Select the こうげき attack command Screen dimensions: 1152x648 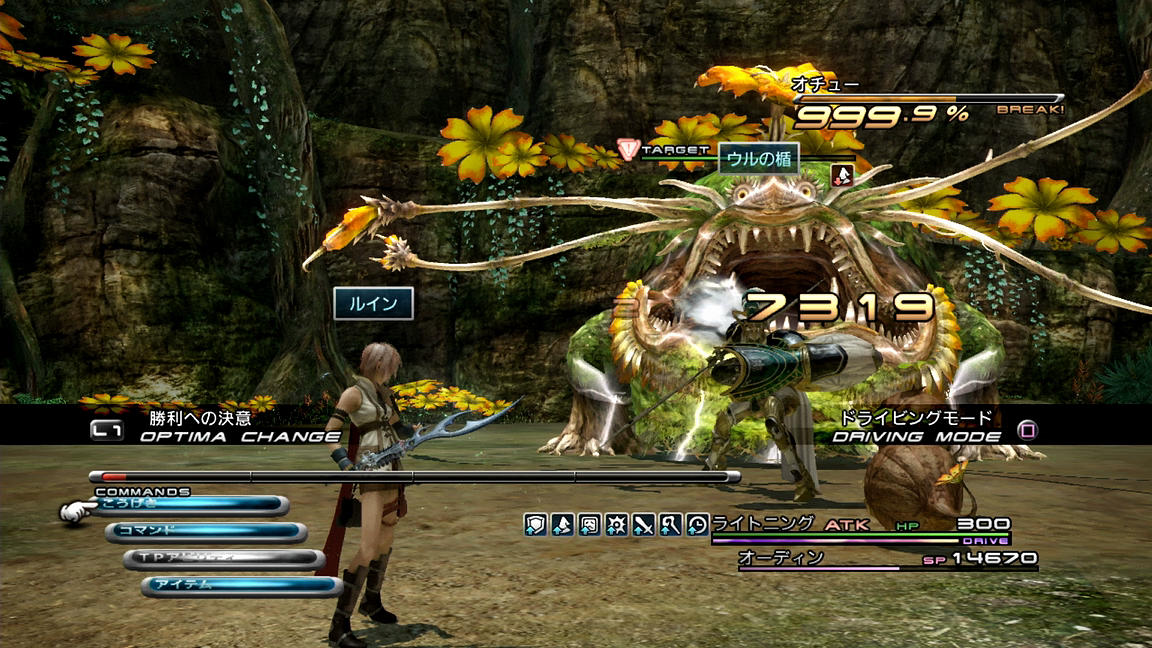point(190,505)
